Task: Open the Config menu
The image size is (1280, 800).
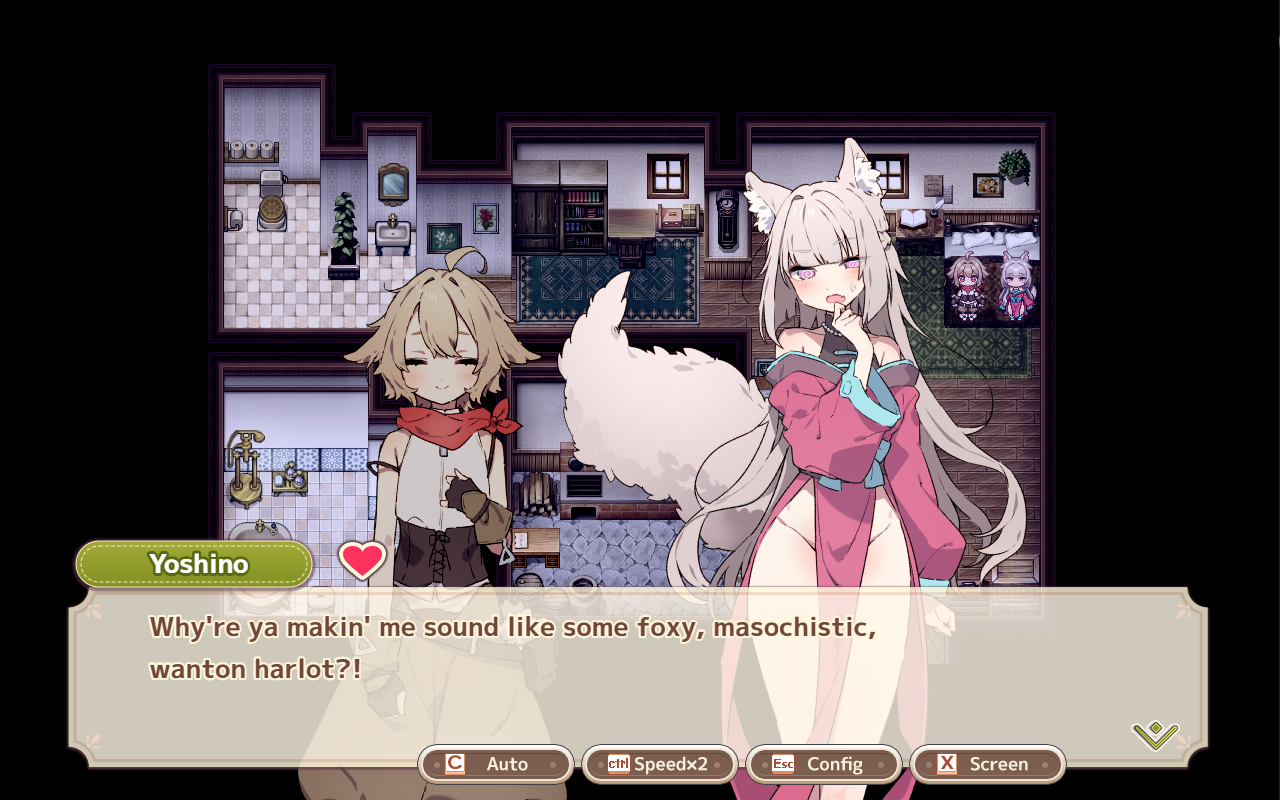Action: pyautogui.click(x=824, y=764)
